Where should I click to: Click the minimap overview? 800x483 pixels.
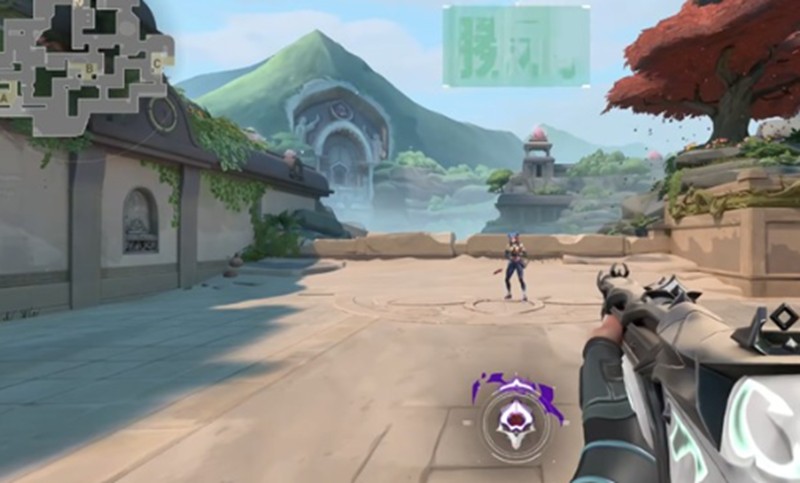pos(85,65)
